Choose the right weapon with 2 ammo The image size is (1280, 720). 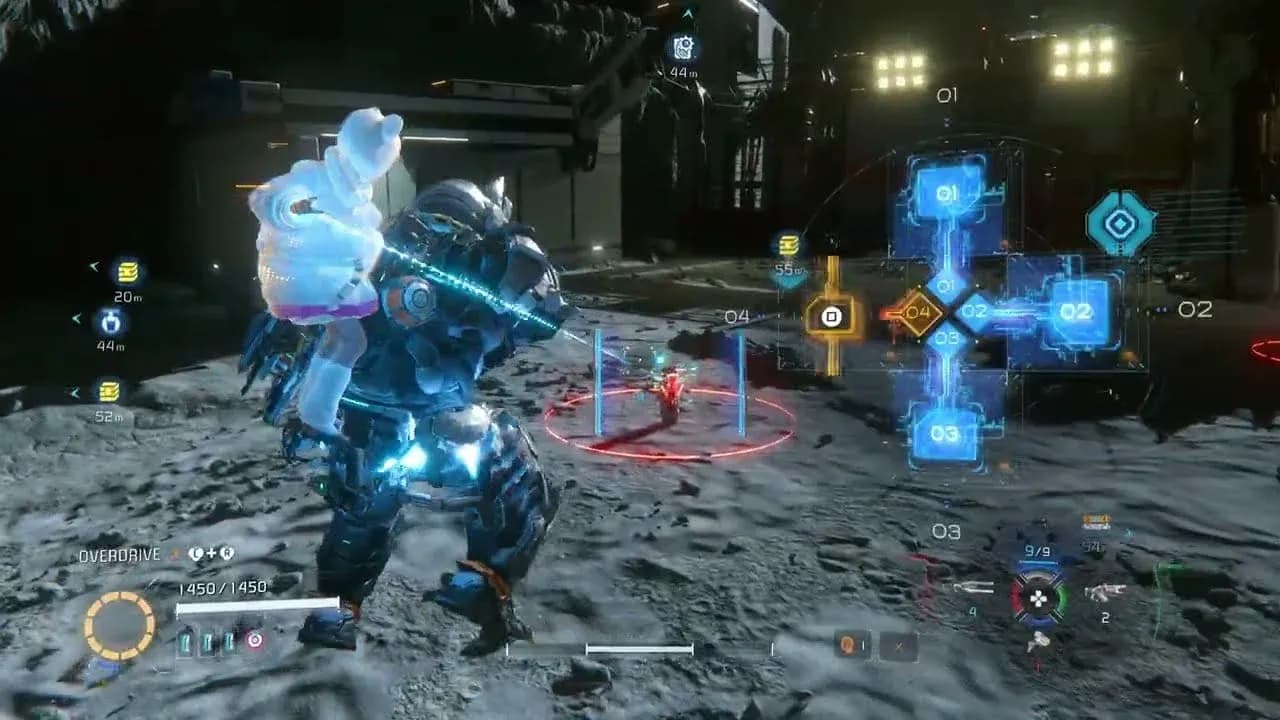coord(1105,592)
